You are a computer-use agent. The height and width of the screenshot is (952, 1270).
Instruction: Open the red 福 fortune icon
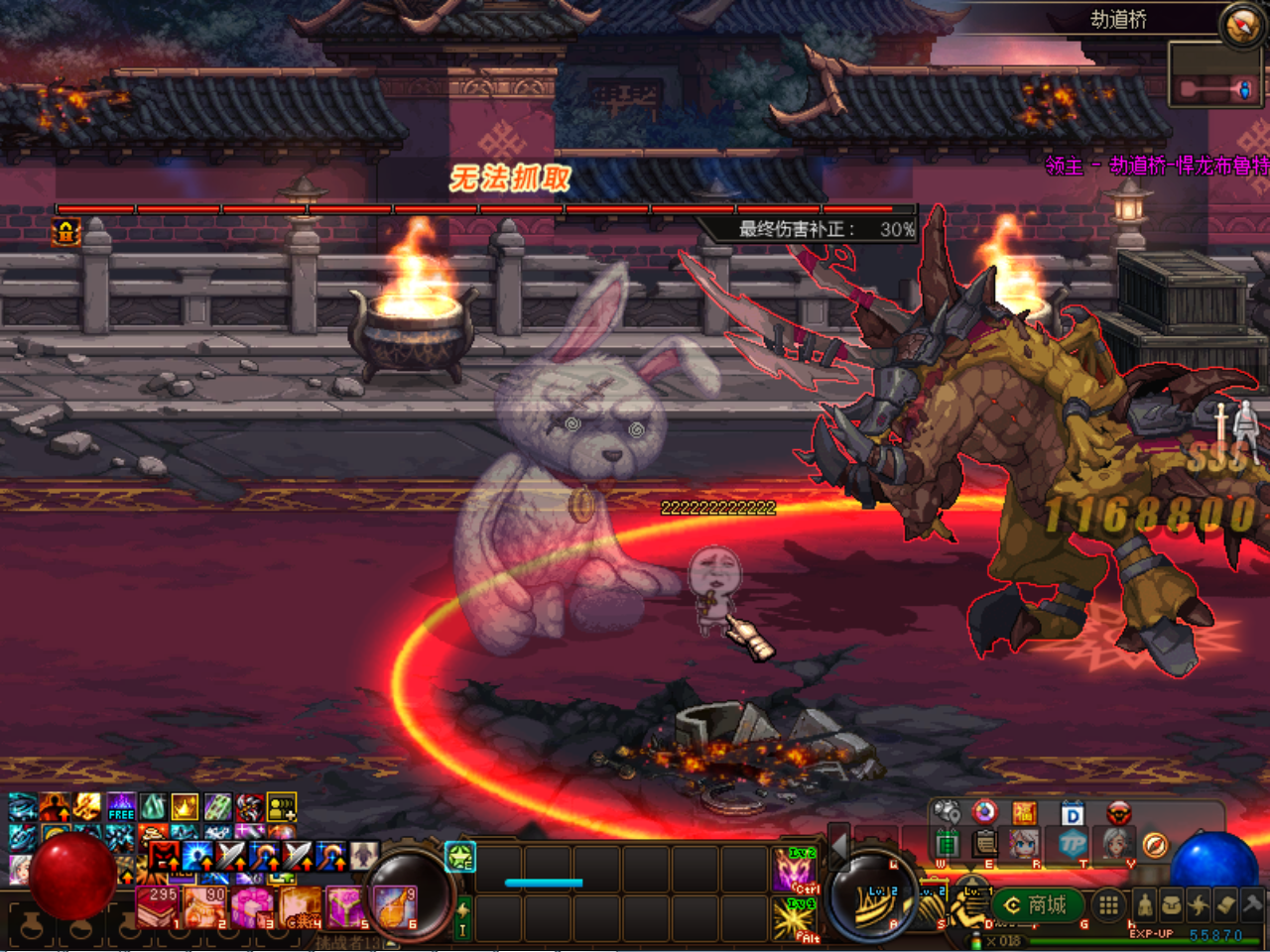(1024, 814)
